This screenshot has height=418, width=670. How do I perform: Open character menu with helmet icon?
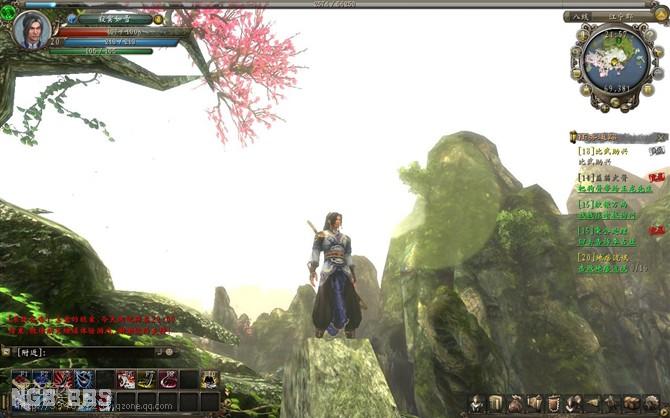(x=477, y=402)
